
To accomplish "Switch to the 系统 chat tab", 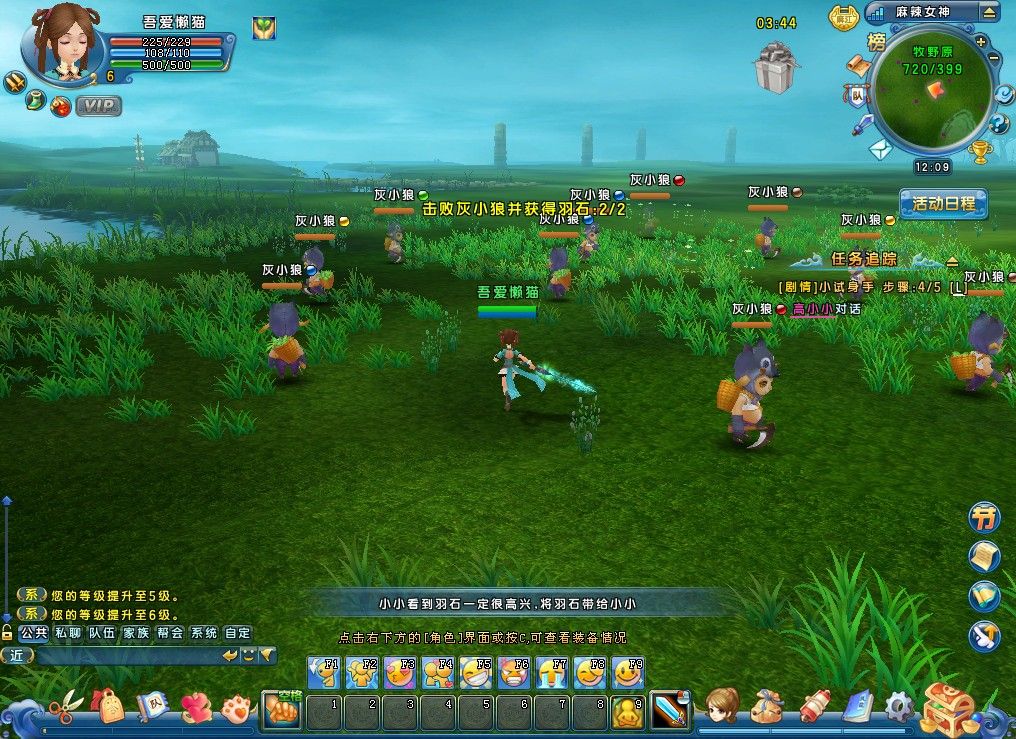I will coord(203,632).
